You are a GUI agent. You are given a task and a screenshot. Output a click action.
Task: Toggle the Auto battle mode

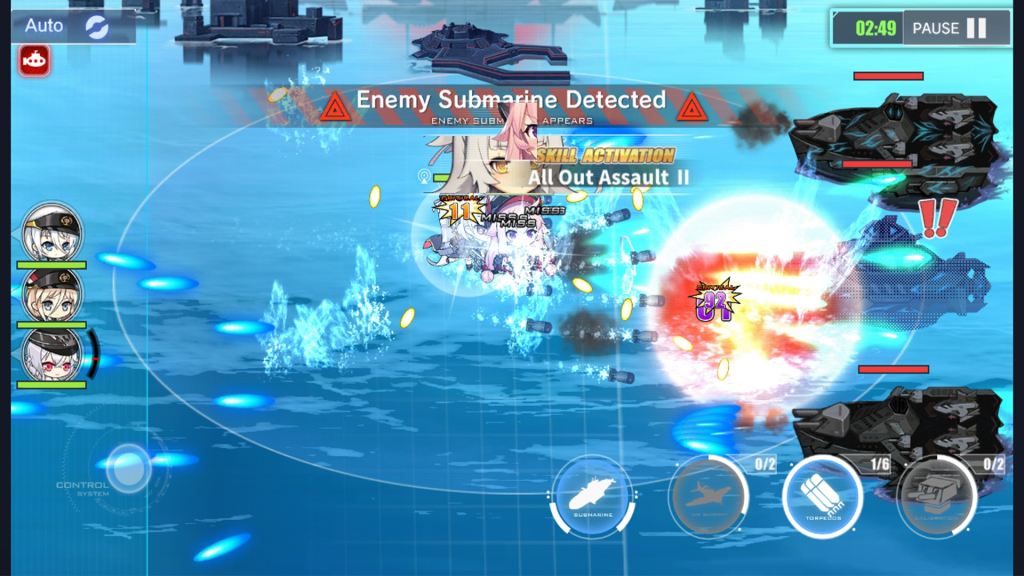tap(72, 26)
